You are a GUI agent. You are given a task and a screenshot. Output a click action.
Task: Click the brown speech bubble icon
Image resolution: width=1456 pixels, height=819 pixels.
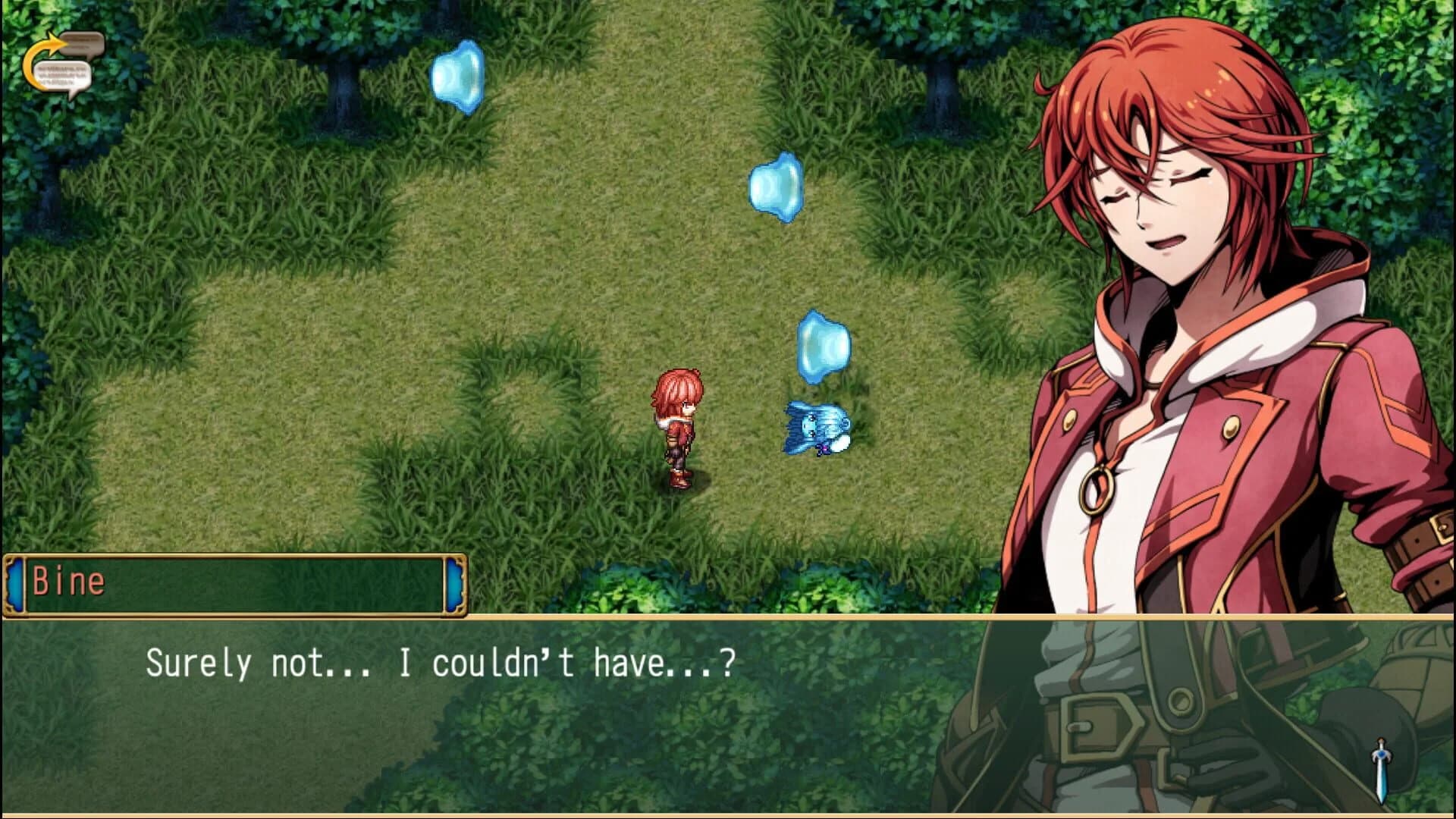82,42
